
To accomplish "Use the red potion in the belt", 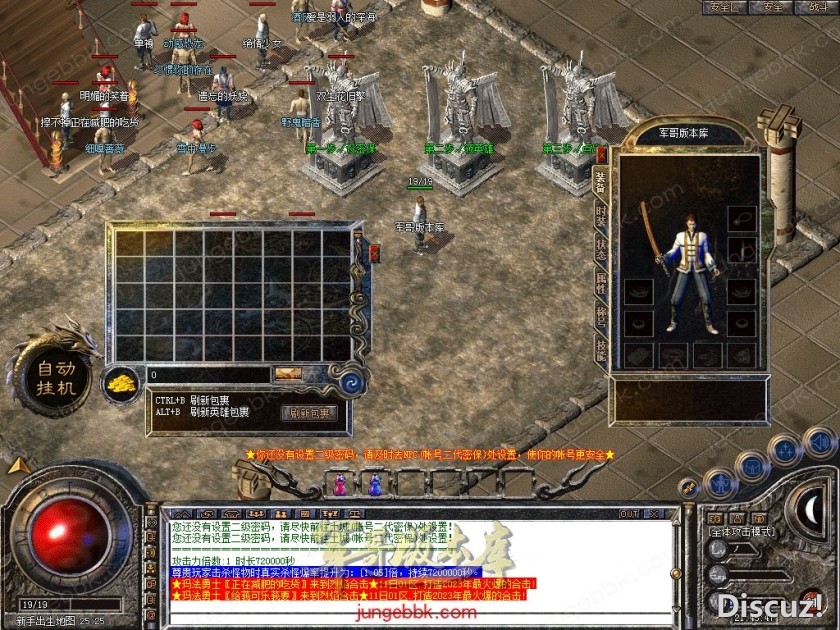I will coord(340,486).
